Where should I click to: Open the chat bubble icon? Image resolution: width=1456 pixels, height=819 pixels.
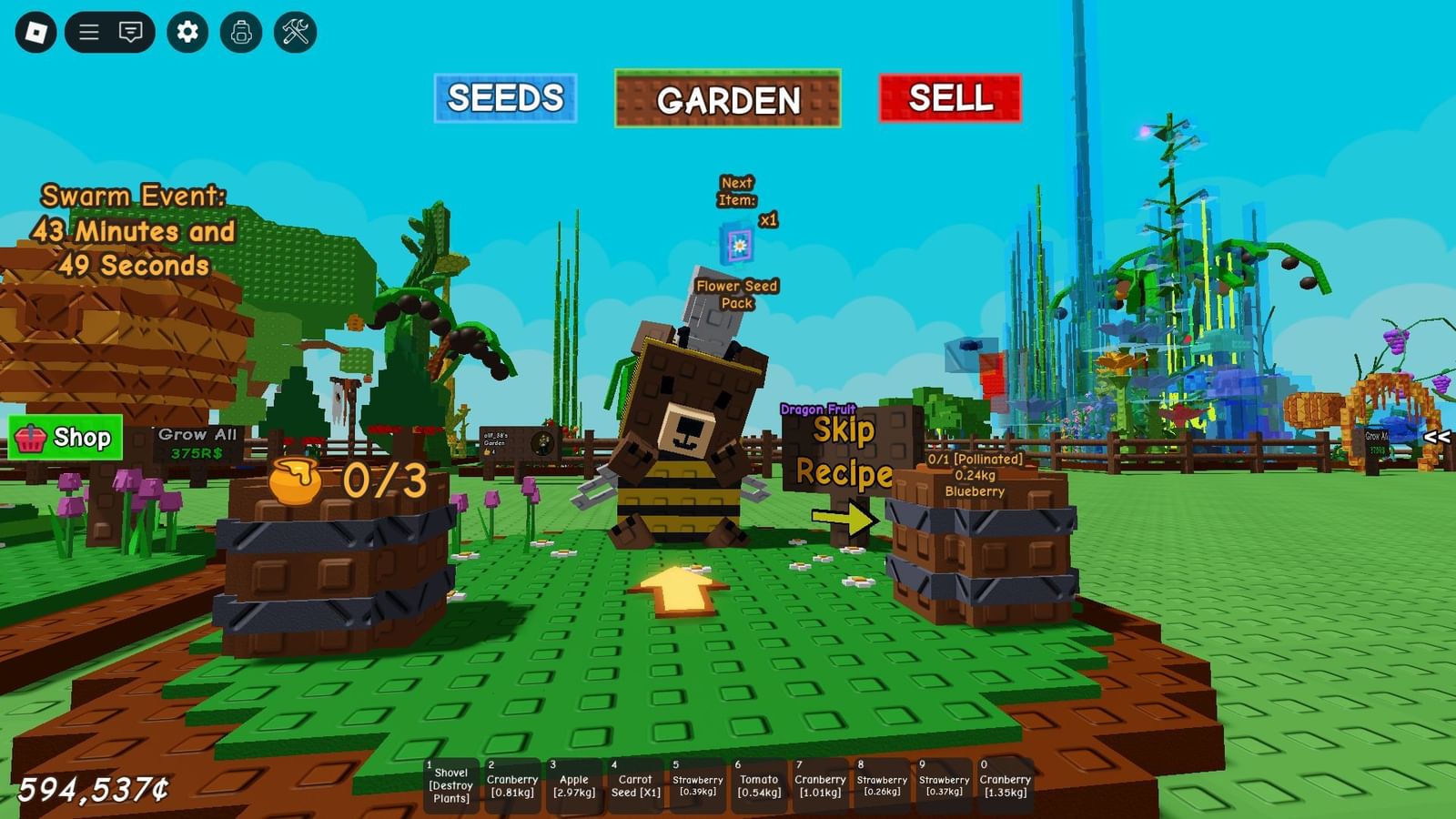point(133,34)
